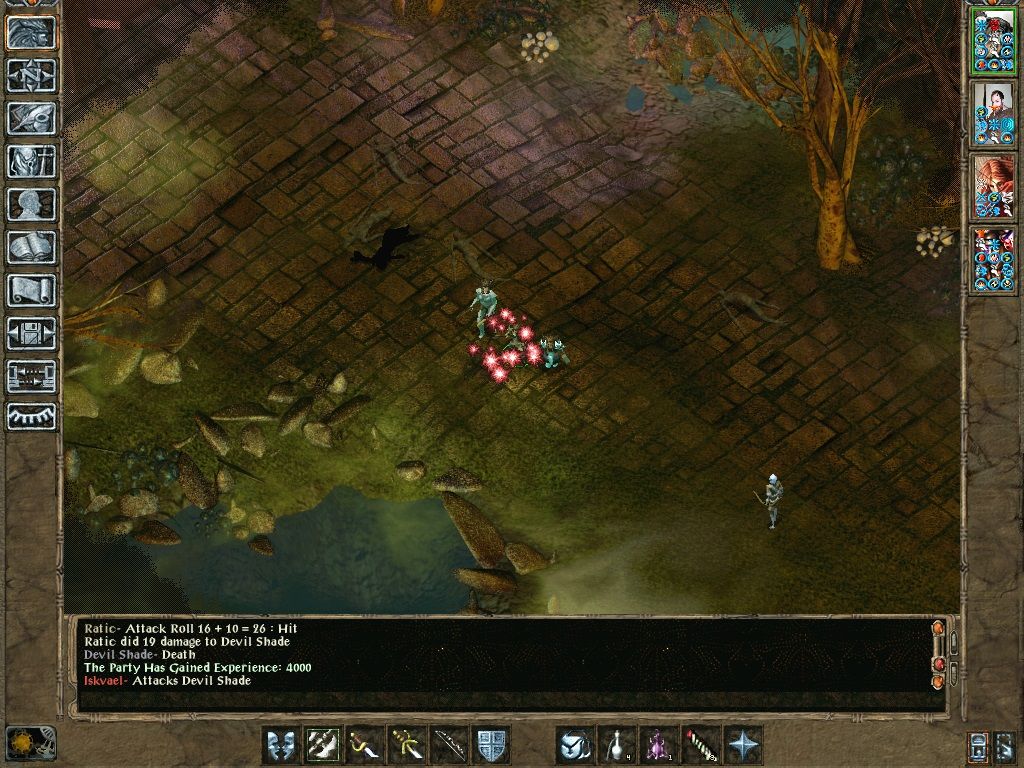
Task: Open the scroll-shaped sidebar button
Action: (31, 290)
